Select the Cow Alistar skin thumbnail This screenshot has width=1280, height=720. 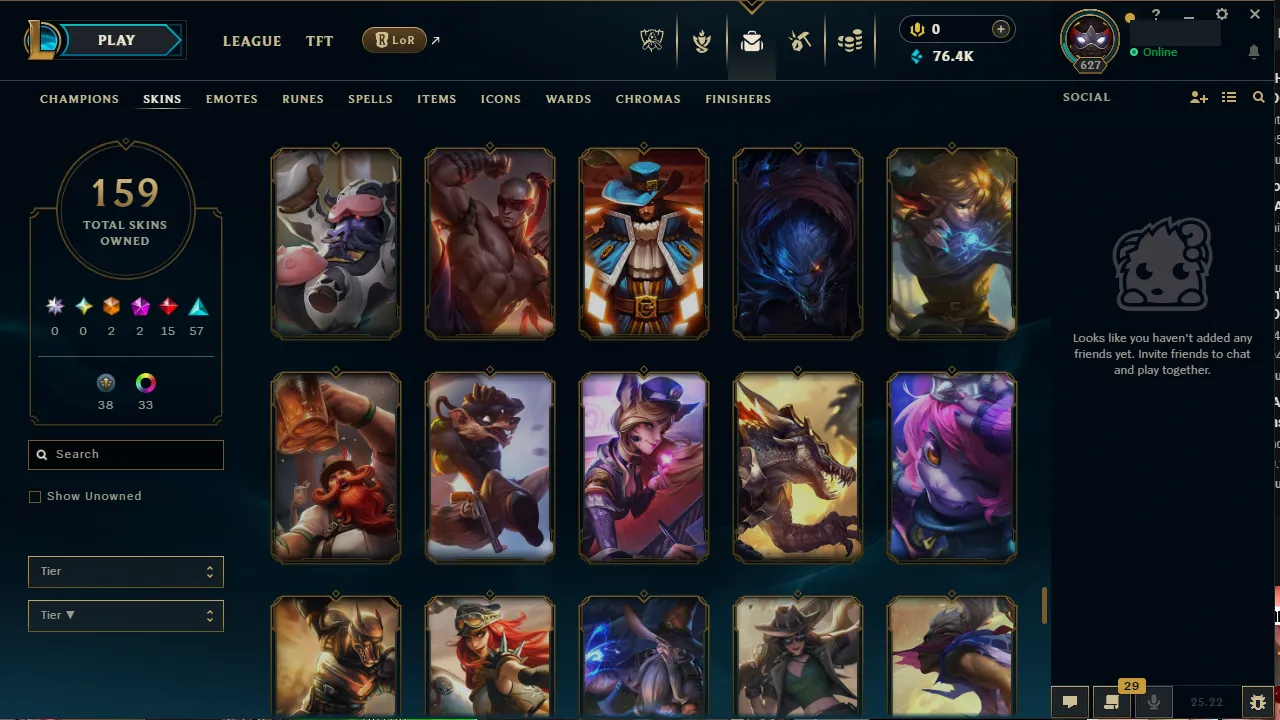pyautogui.click(x=336, y=243)
